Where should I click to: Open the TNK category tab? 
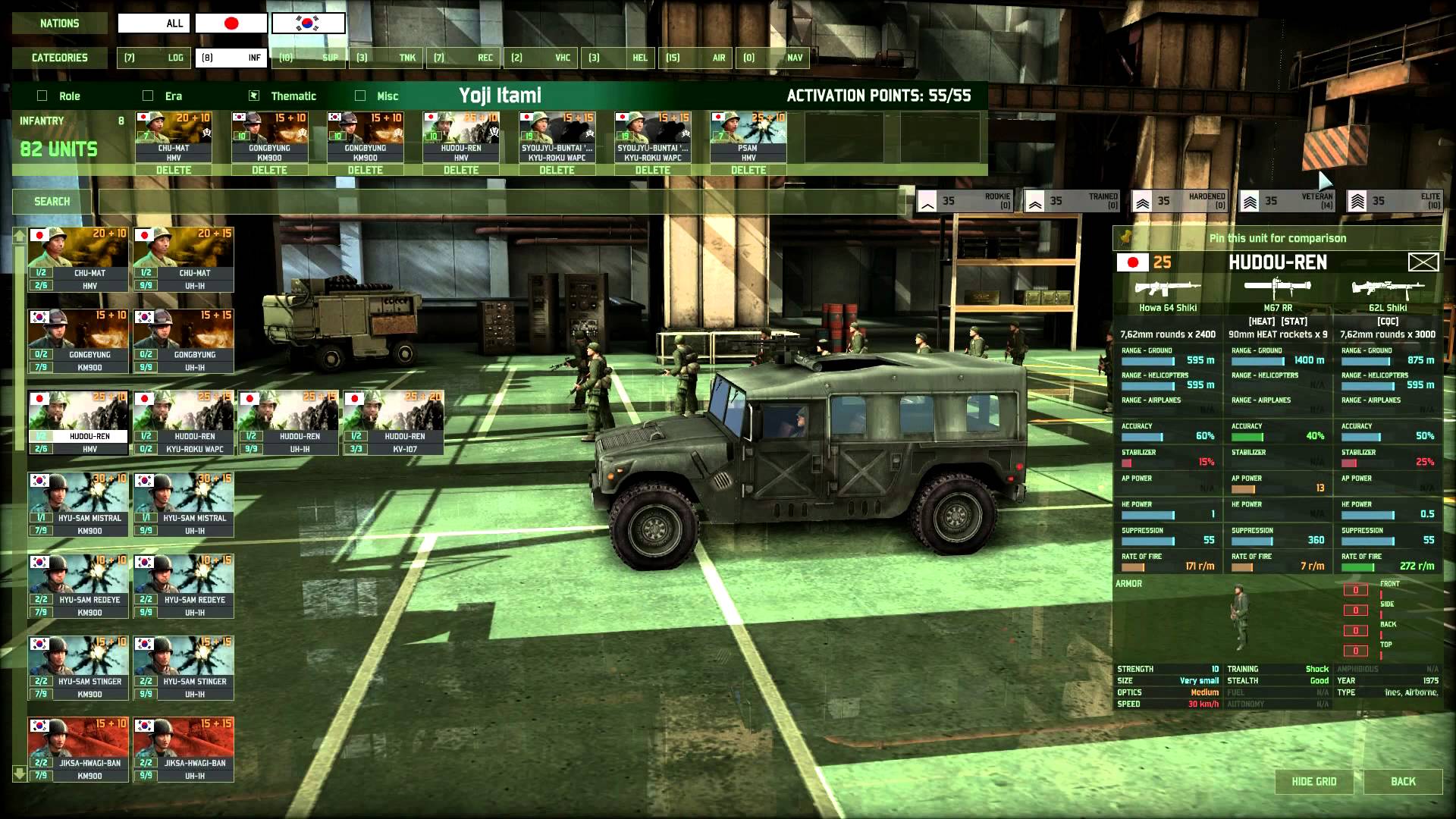click(386, 58)
